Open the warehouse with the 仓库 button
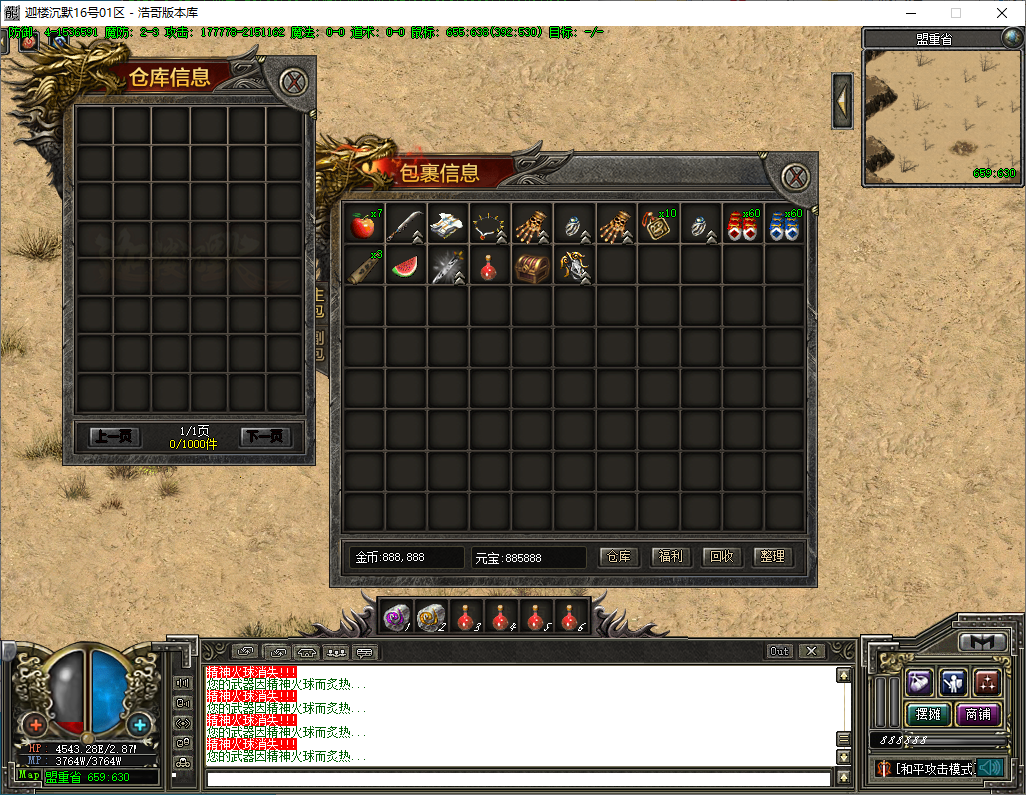Image resolution: width=1026 pixels, height=795 pixels. (x=620, y=557)
